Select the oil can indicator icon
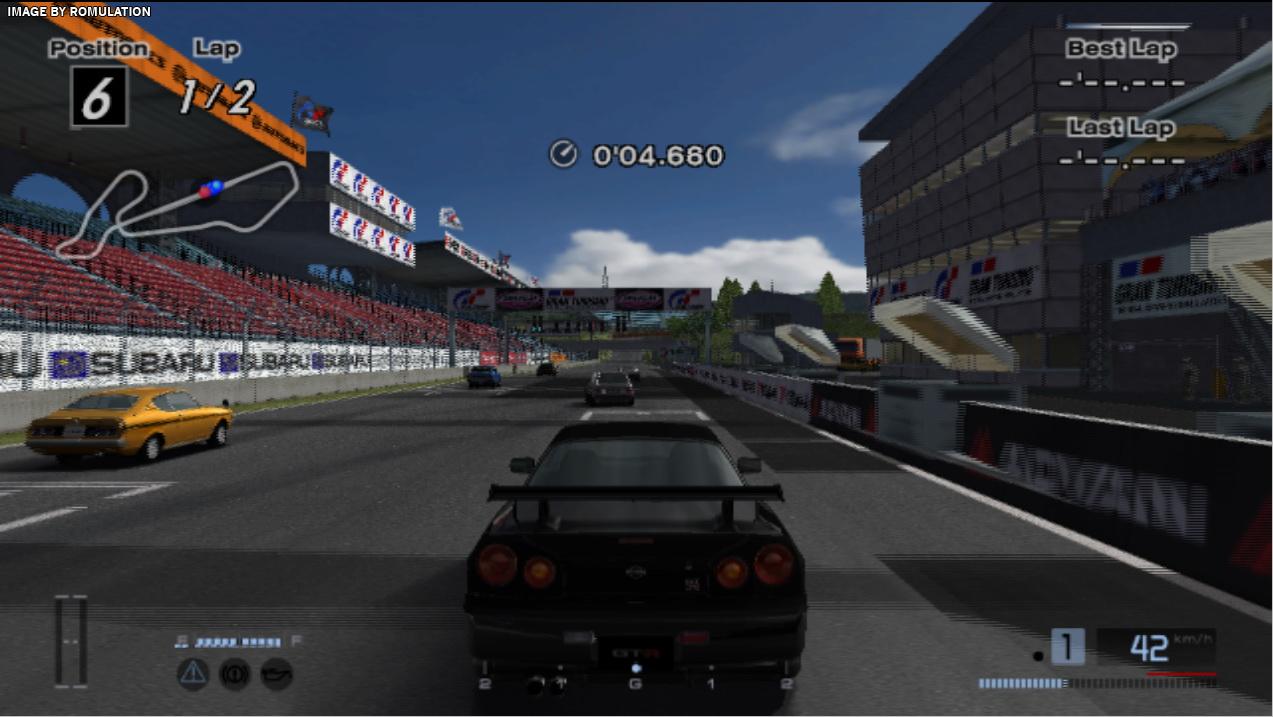This screenshot has width=1273, height=717. pos(276,673)
